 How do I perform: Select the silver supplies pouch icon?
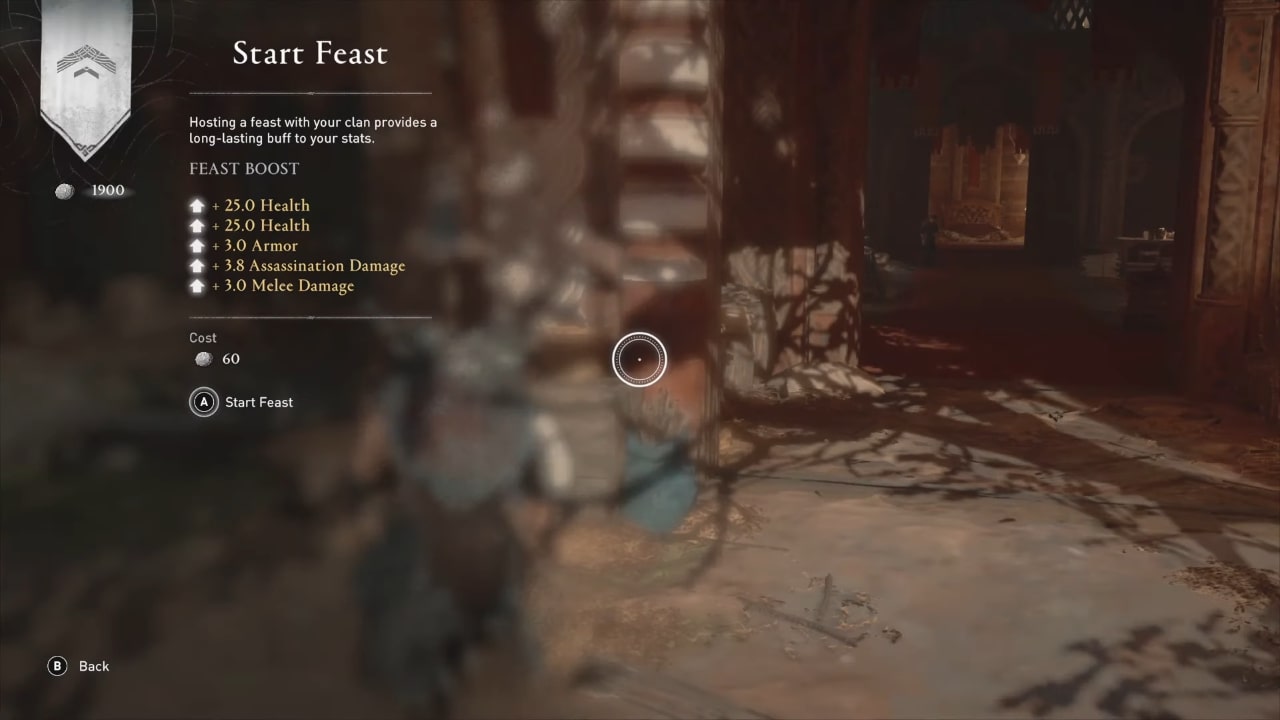click(x=64, y=190)
